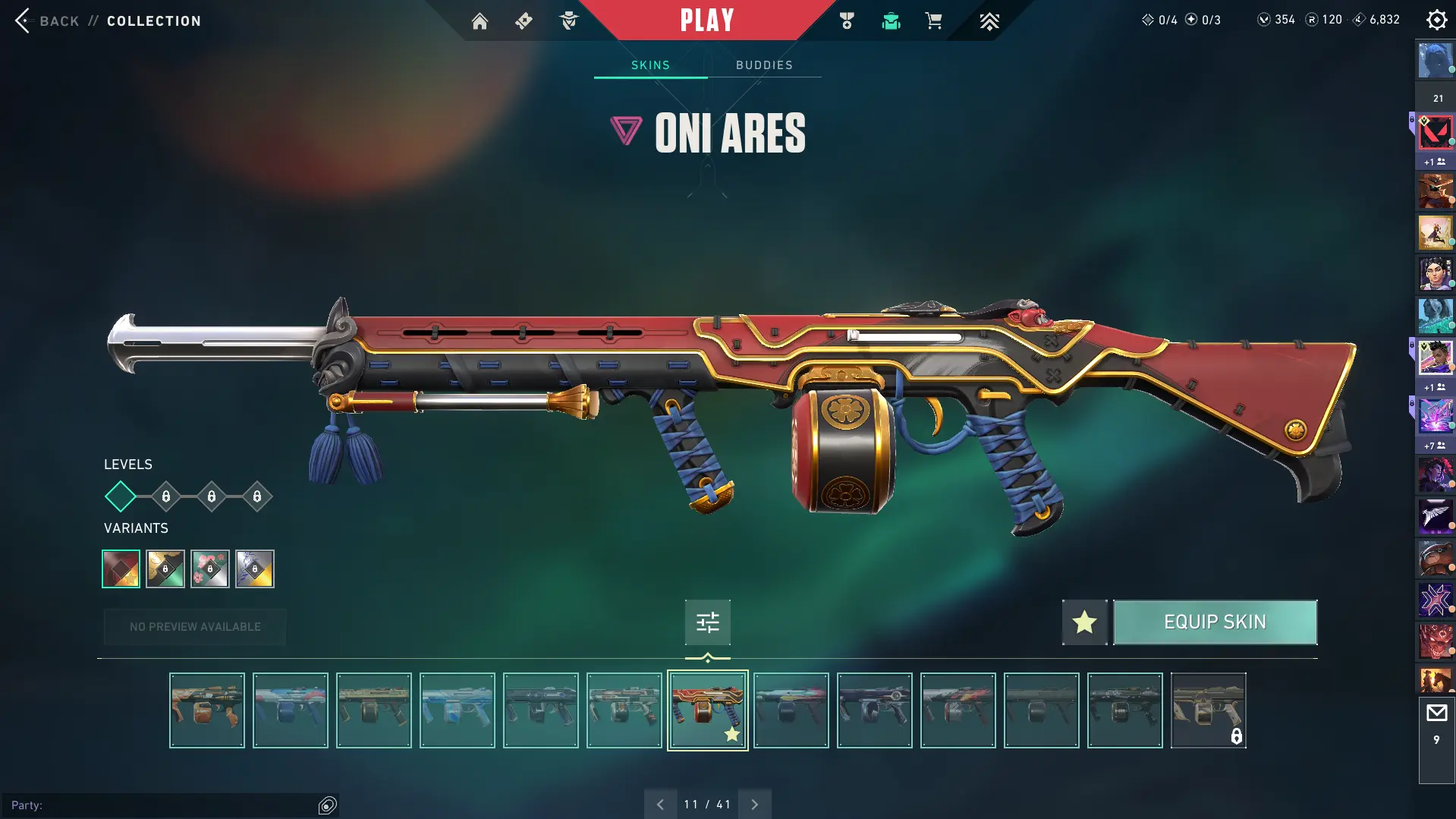The height and width of the screenshot is (819, 1456).
Task: Select the locked Ares skin thumbnail
Action: [x=1208, y=710]
